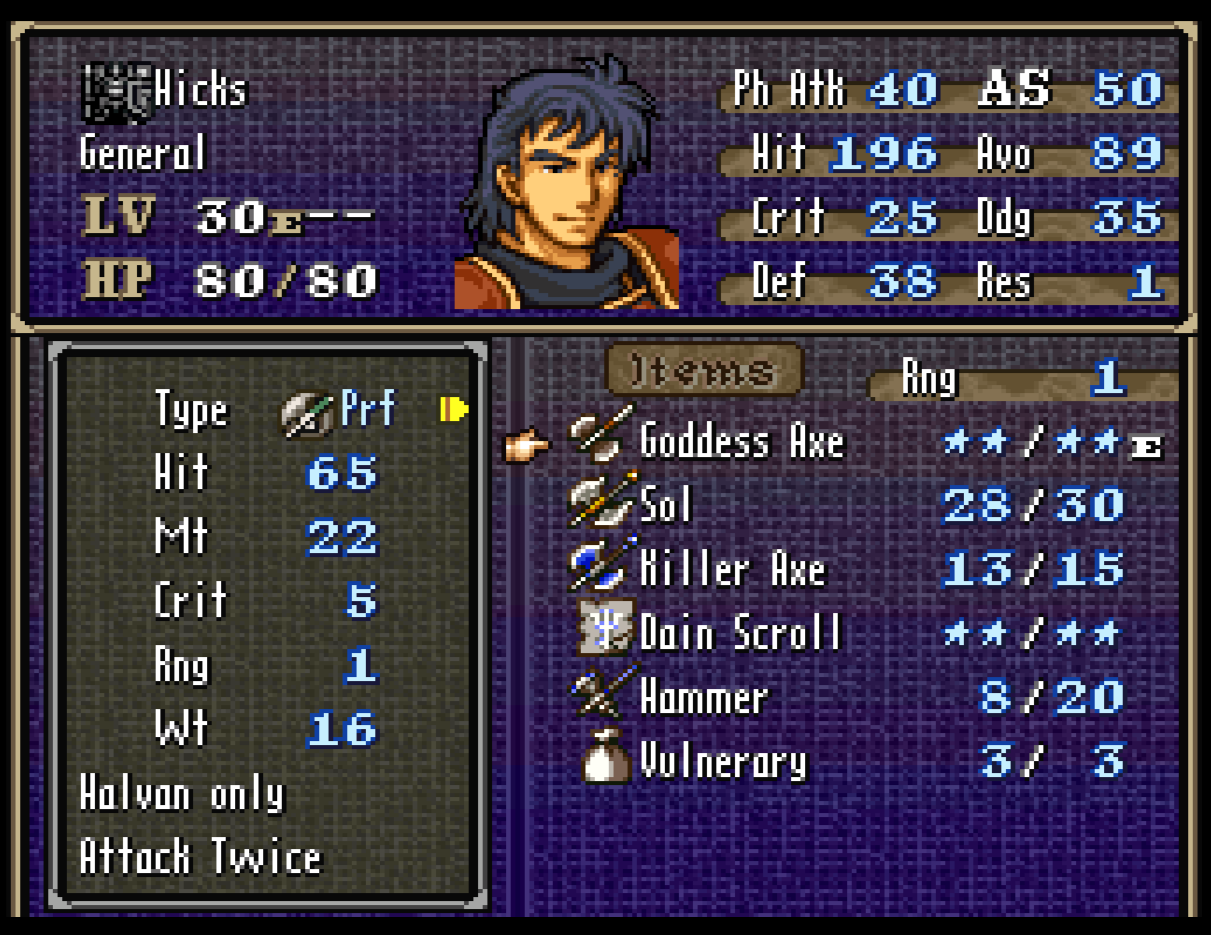Viewport: 1211px width, 935px height.
Task: Pick the Dain Scroll item
Action: click(x=739, y=634)
